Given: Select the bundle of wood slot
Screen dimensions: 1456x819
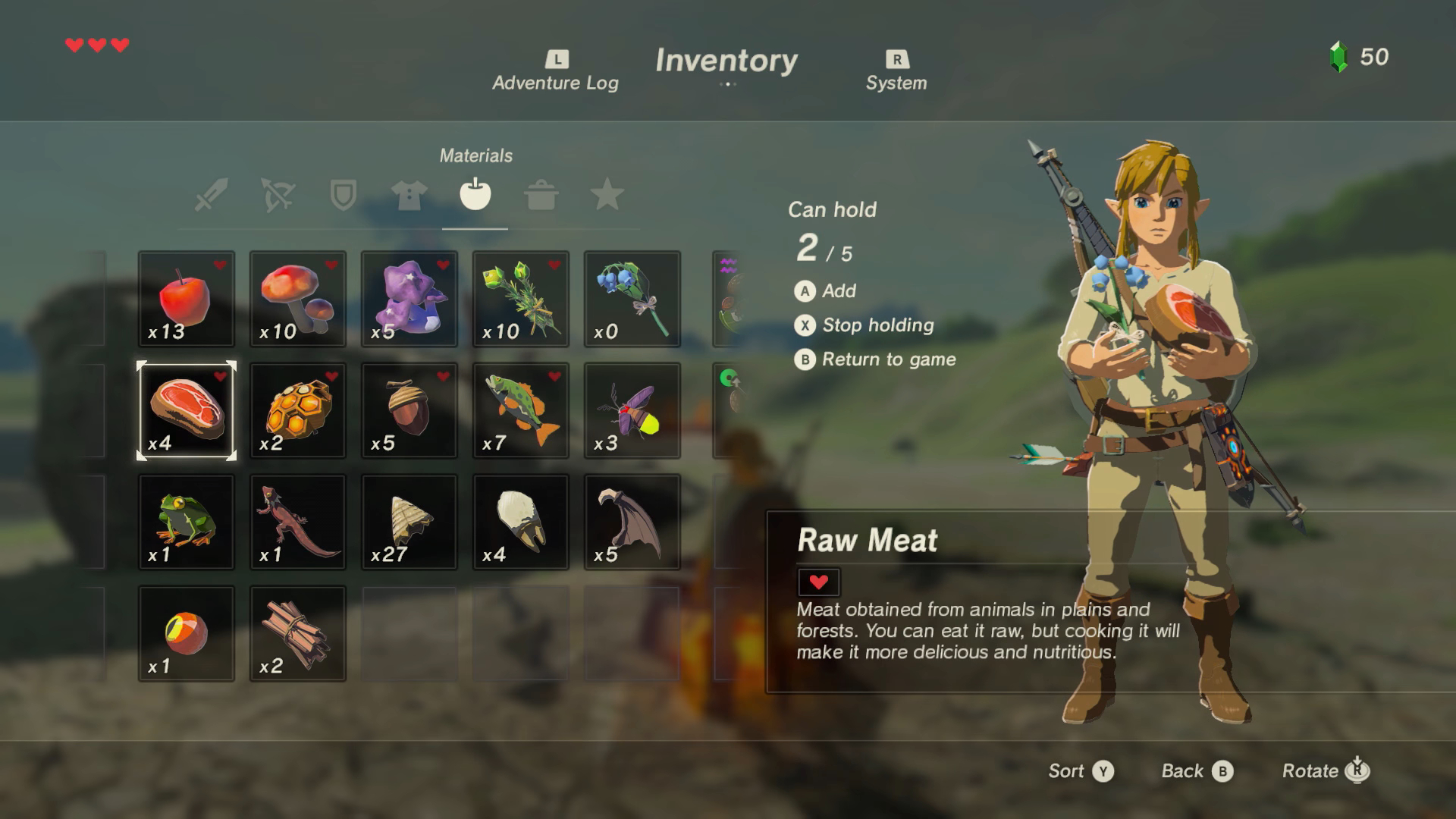Looking at the screenshot, I should pyautogui.click(x=298, y=633).
